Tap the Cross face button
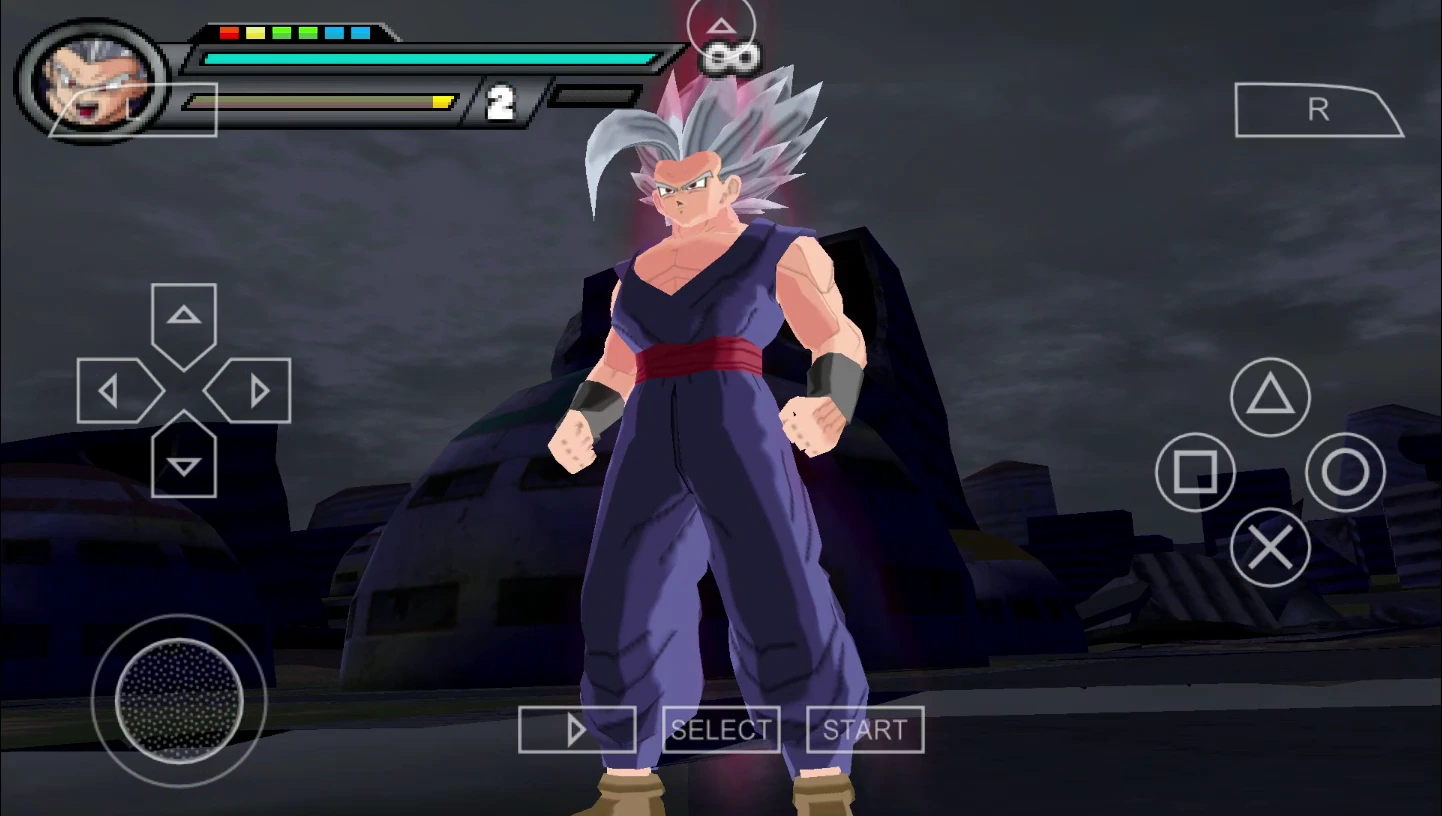Viewport: 1442px width, 816px height. (1270, 547)
